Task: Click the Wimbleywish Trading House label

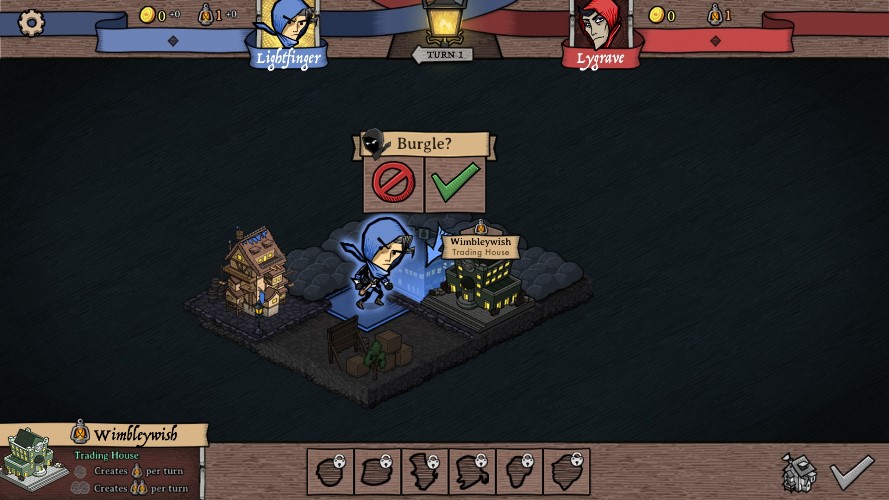Action: [480, 246]
